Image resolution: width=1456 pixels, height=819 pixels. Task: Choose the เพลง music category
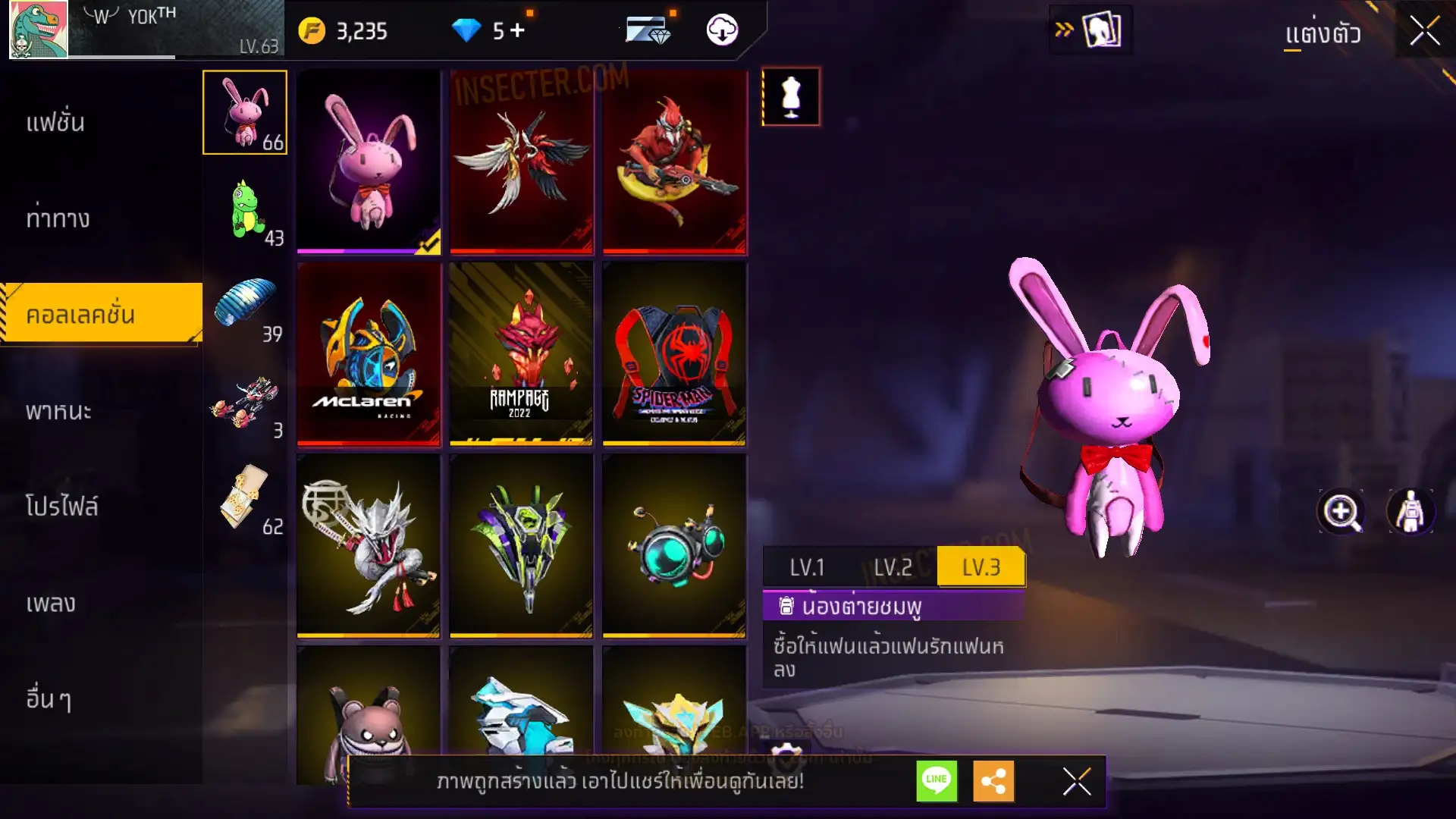[x=51, y=604]
